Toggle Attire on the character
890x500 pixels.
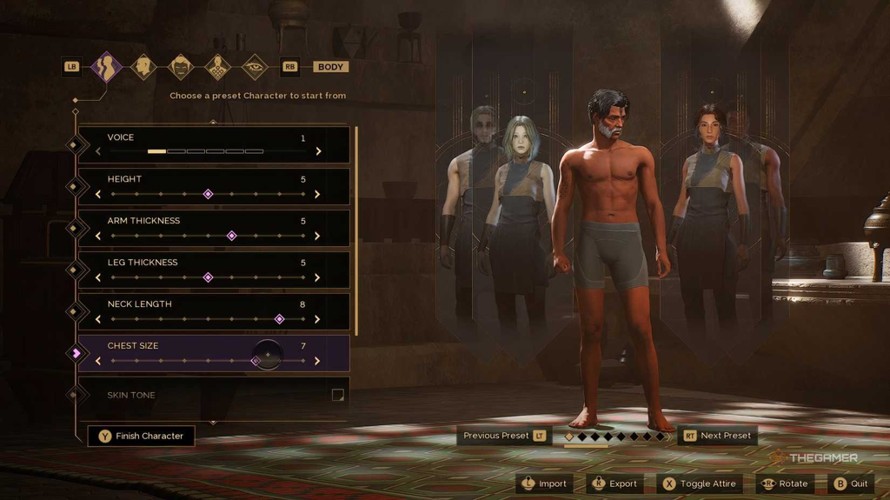[700, 484]
